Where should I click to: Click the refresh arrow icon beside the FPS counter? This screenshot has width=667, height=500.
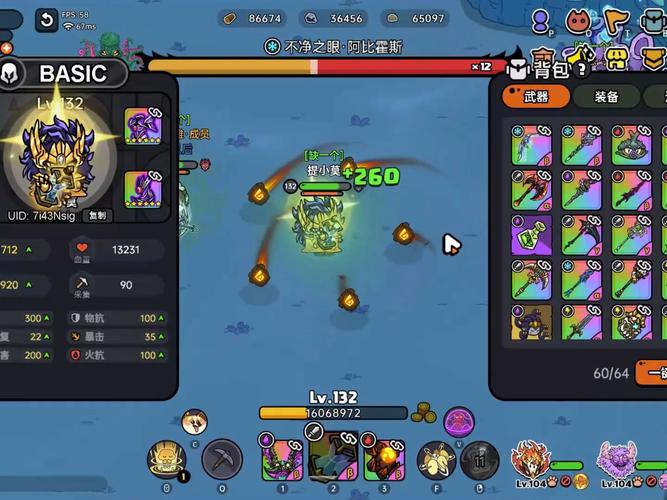(x=46, y=19)
